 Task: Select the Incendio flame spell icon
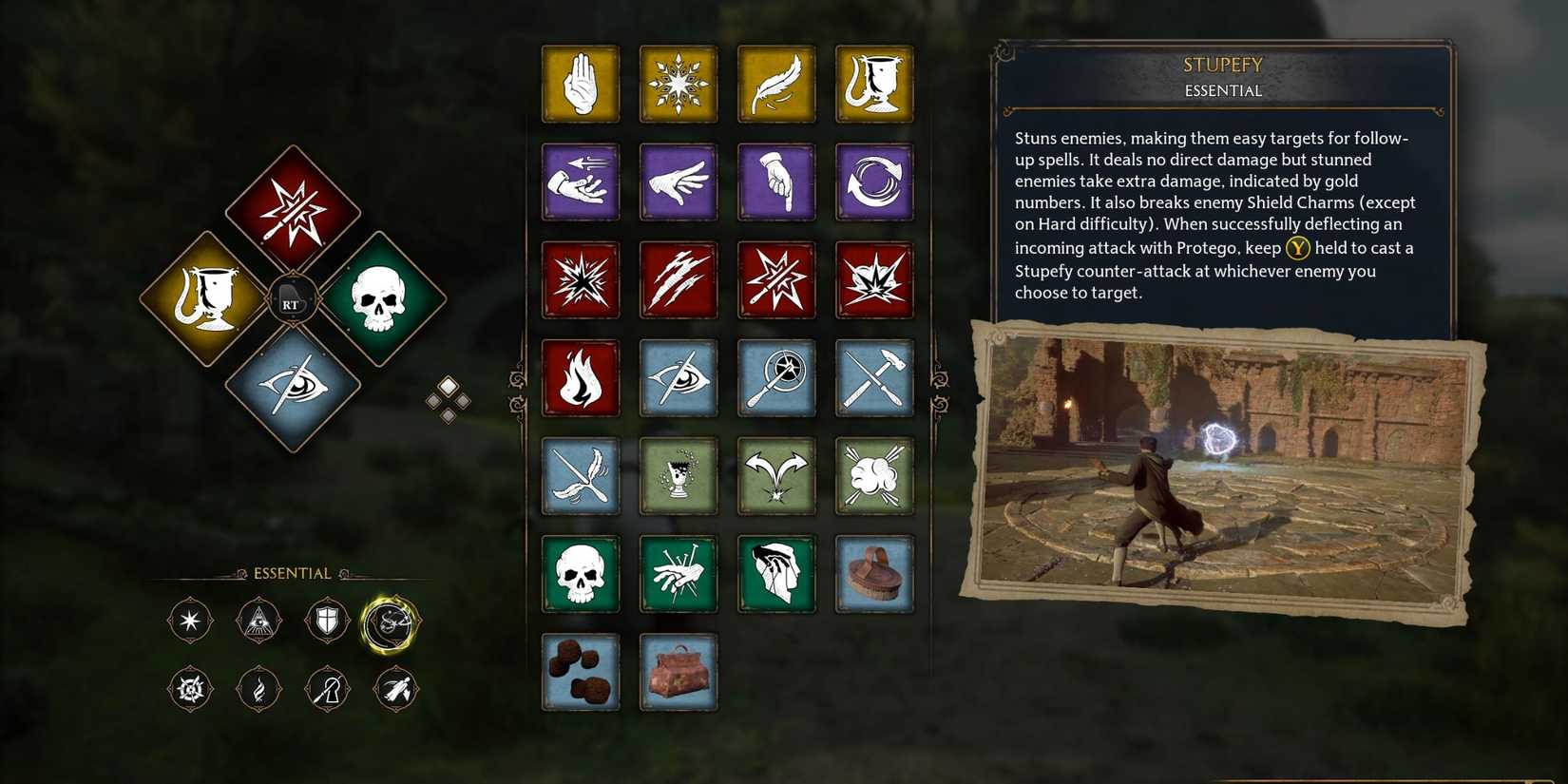(581, 378)
